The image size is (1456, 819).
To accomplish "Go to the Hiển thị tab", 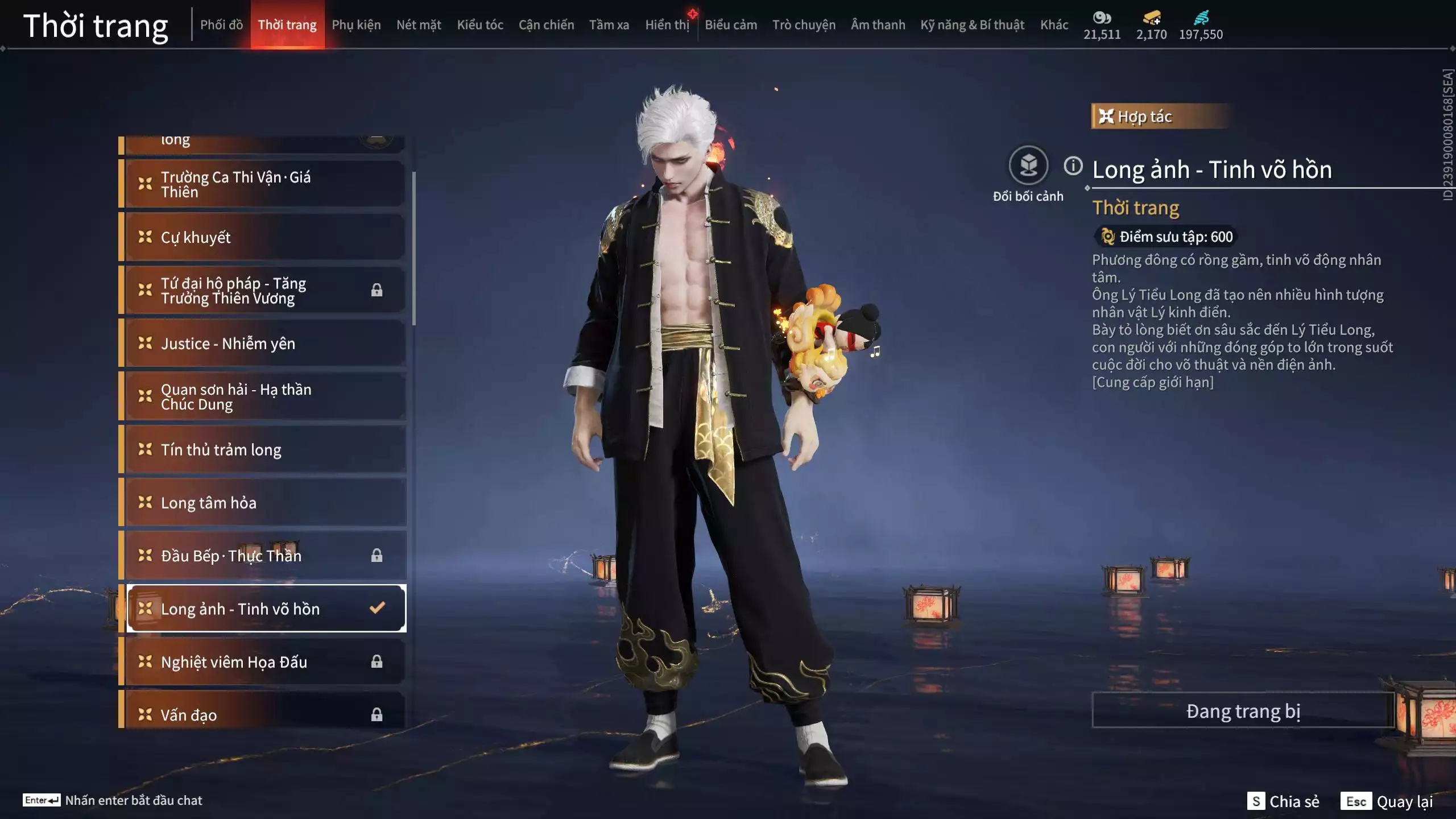I will [x=667, y=25].
